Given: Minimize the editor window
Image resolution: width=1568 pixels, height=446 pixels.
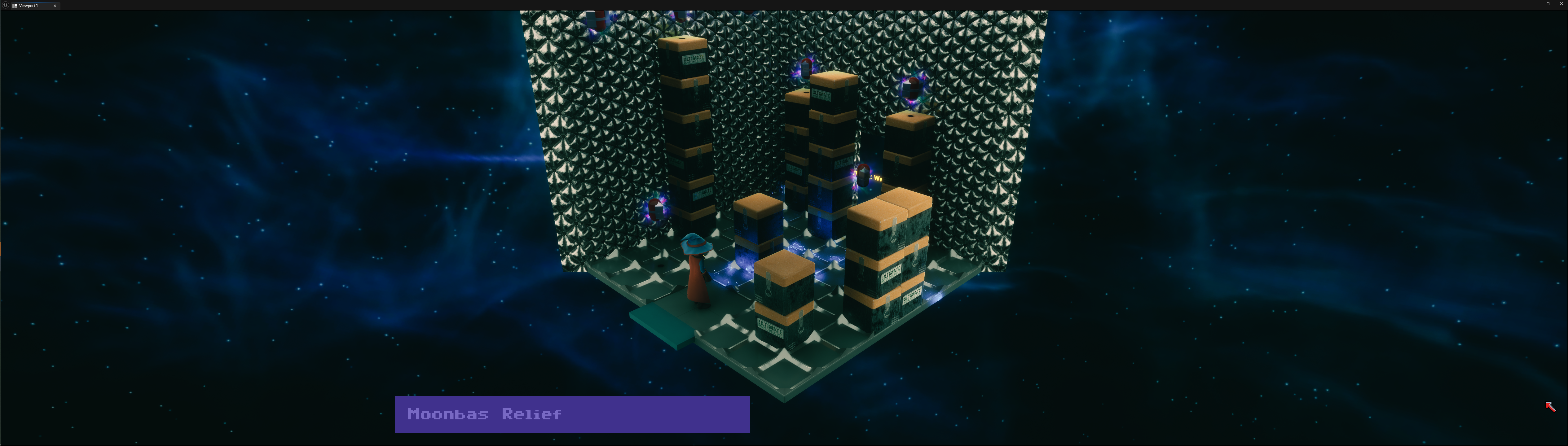Looking at the screenshot, I should coord(1536,4).
